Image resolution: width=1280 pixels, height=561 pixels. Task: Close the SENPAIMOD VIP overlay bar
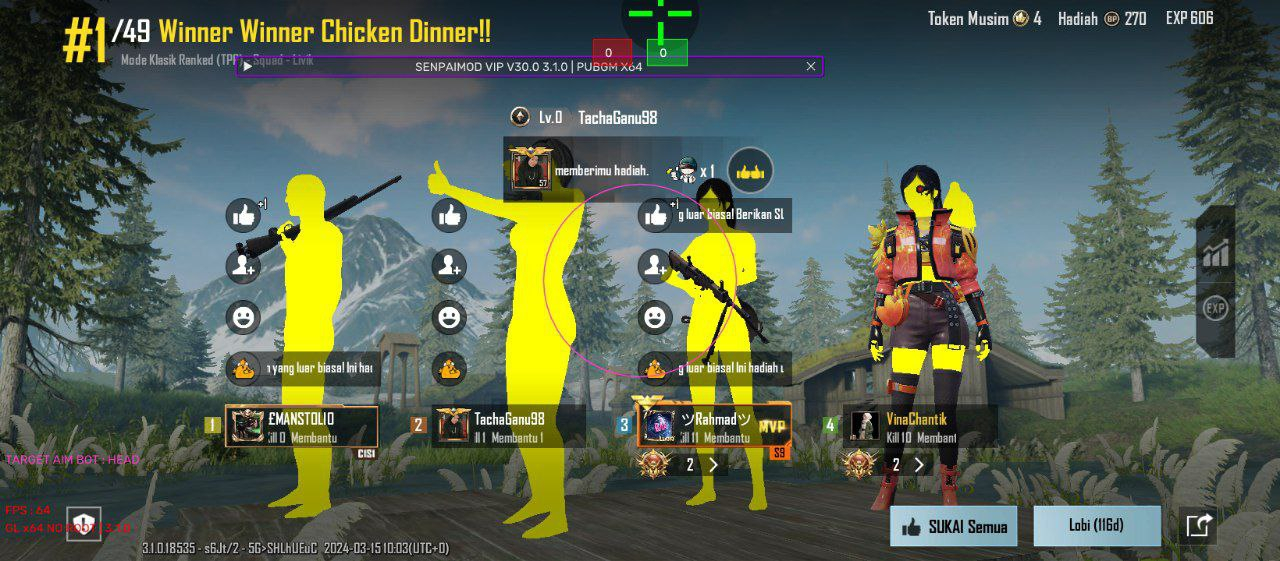[811, 66]
